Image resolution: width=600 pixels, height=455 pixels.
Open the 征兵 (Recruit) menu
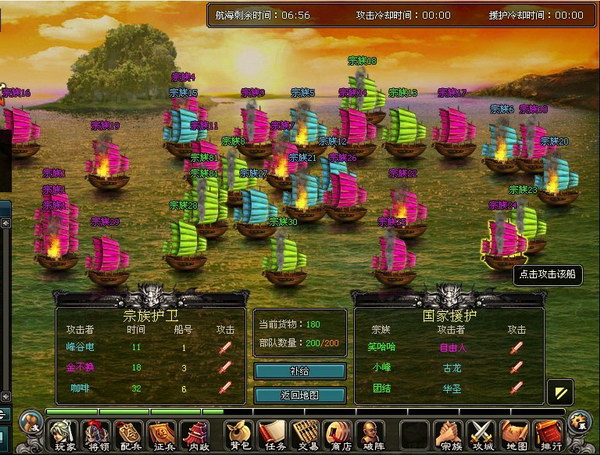[161, 434]
